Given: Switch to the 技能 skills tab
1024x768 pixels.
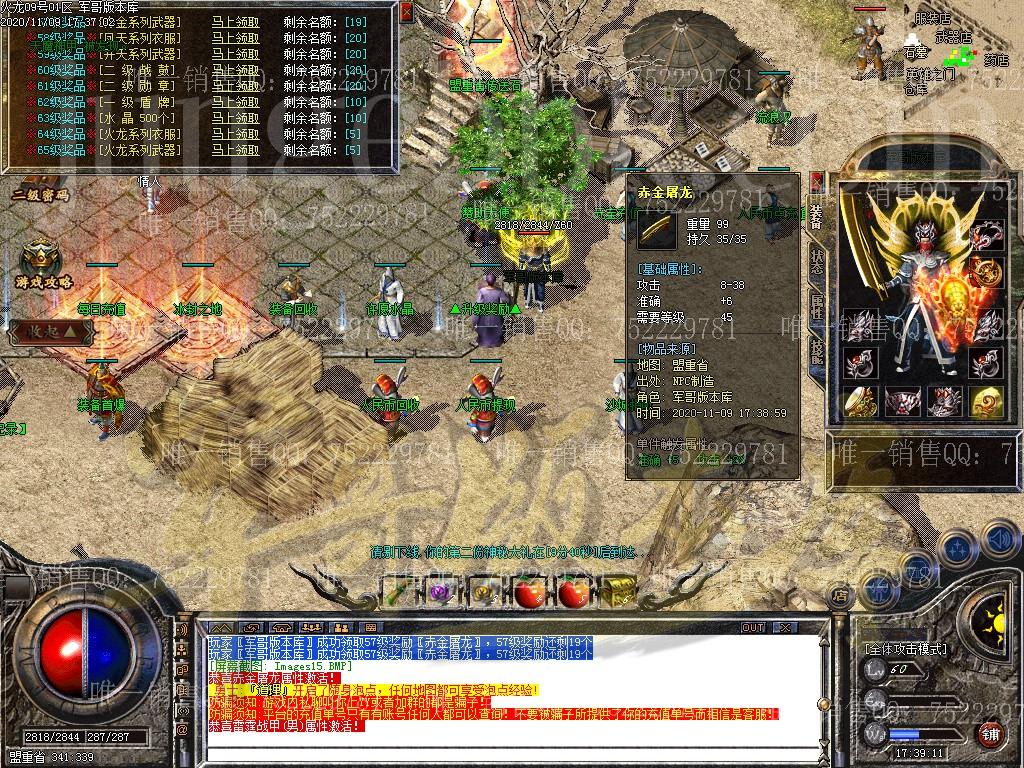Looking at the screenshot, I should pos(817,350).
